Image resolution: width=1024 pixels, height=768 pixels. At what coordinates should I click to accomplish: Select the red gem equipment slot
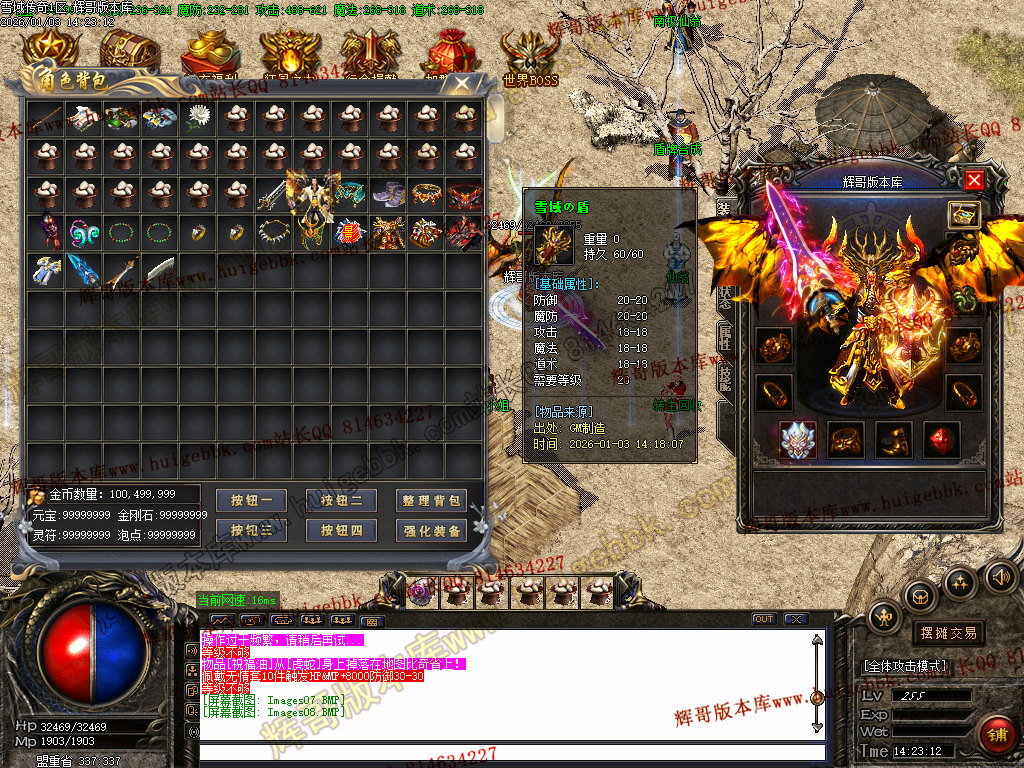click(940, 440)
